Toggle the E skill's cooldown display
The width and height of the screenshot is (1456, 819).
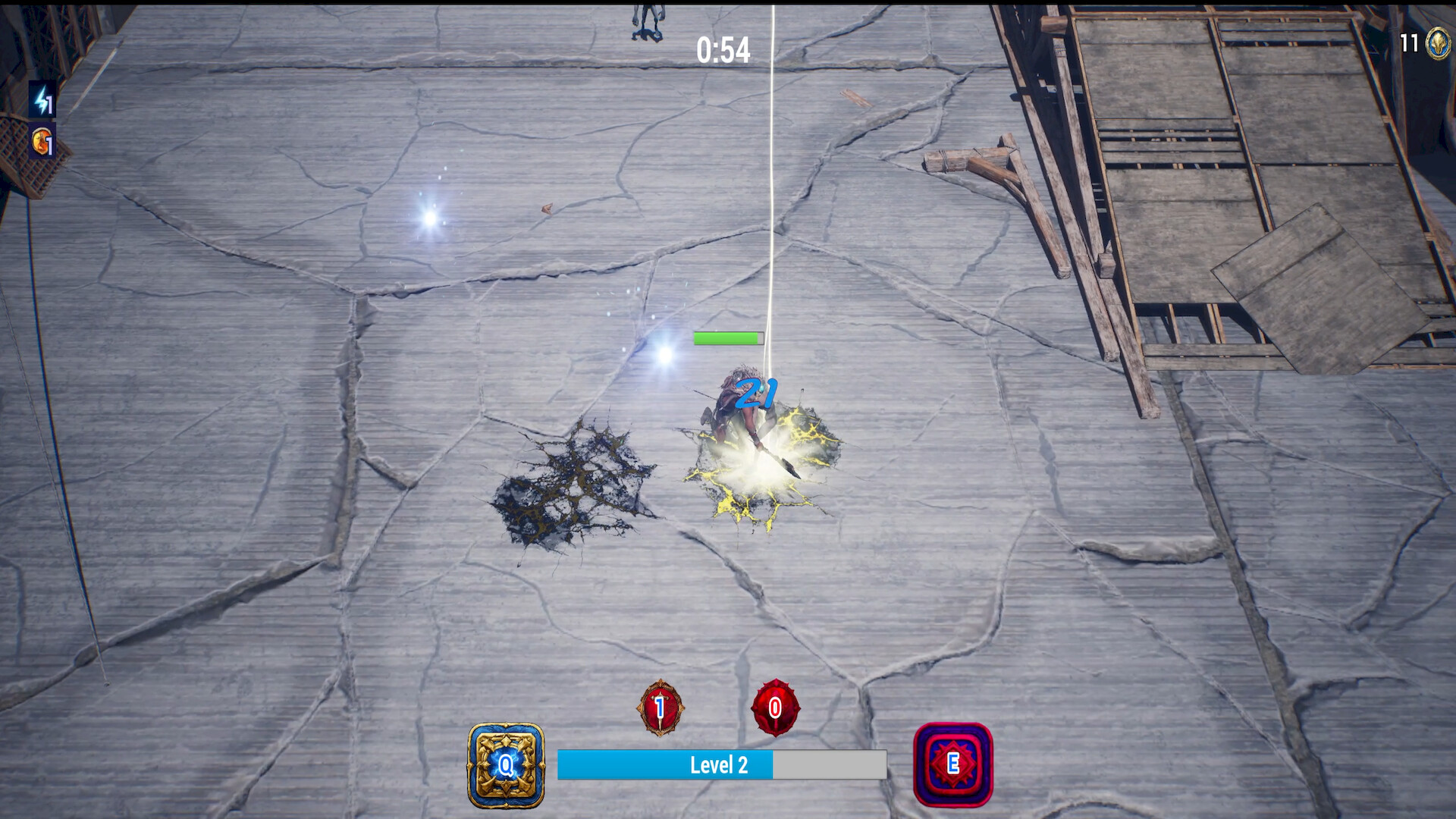click(x=953, y=766)
